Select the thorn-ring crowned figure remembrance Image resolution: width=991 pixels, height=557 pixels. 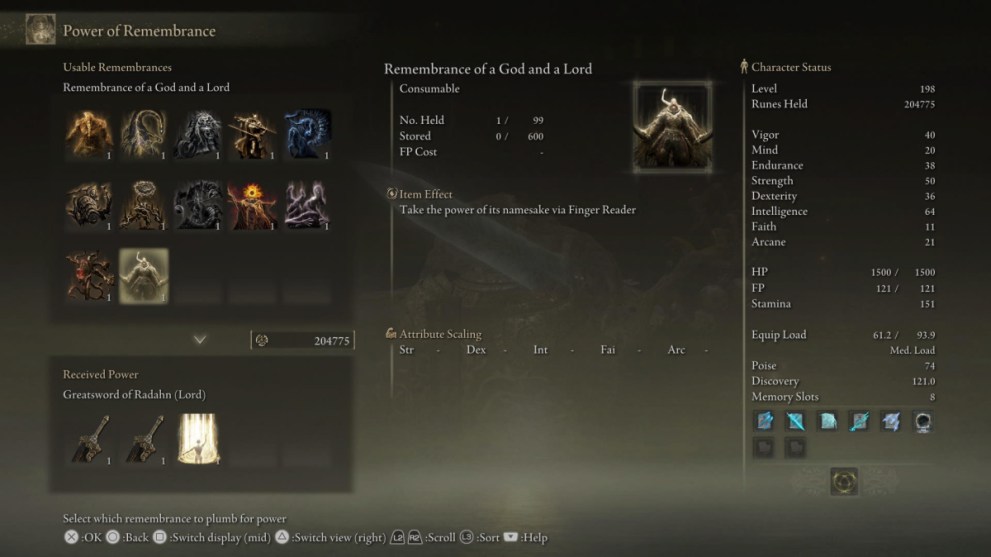[x=144, y=205]
